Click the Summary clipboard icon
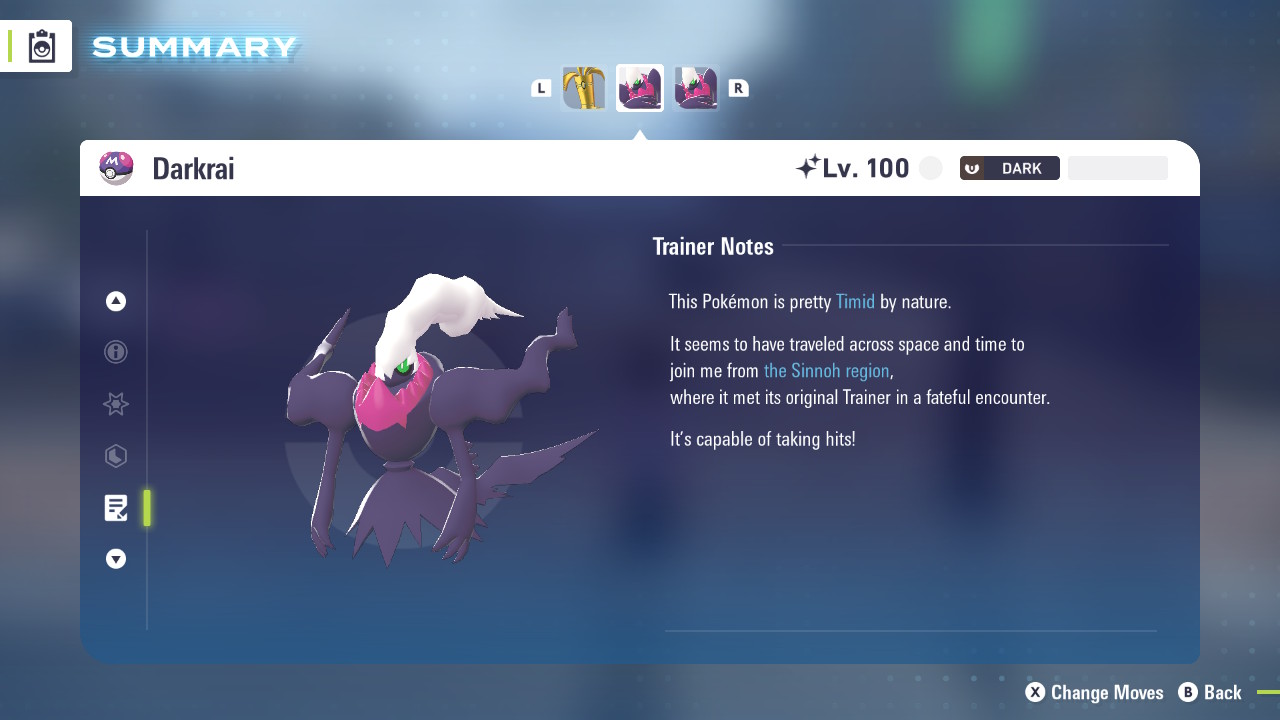1280x720 pixels. click(x=42, y=46)
